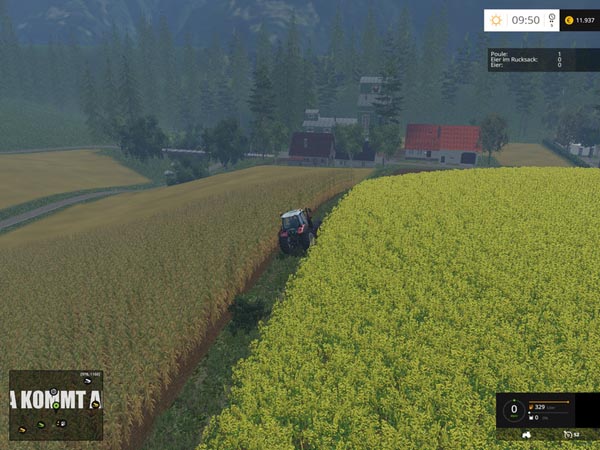Click the sun weather icon

(497, 20)
